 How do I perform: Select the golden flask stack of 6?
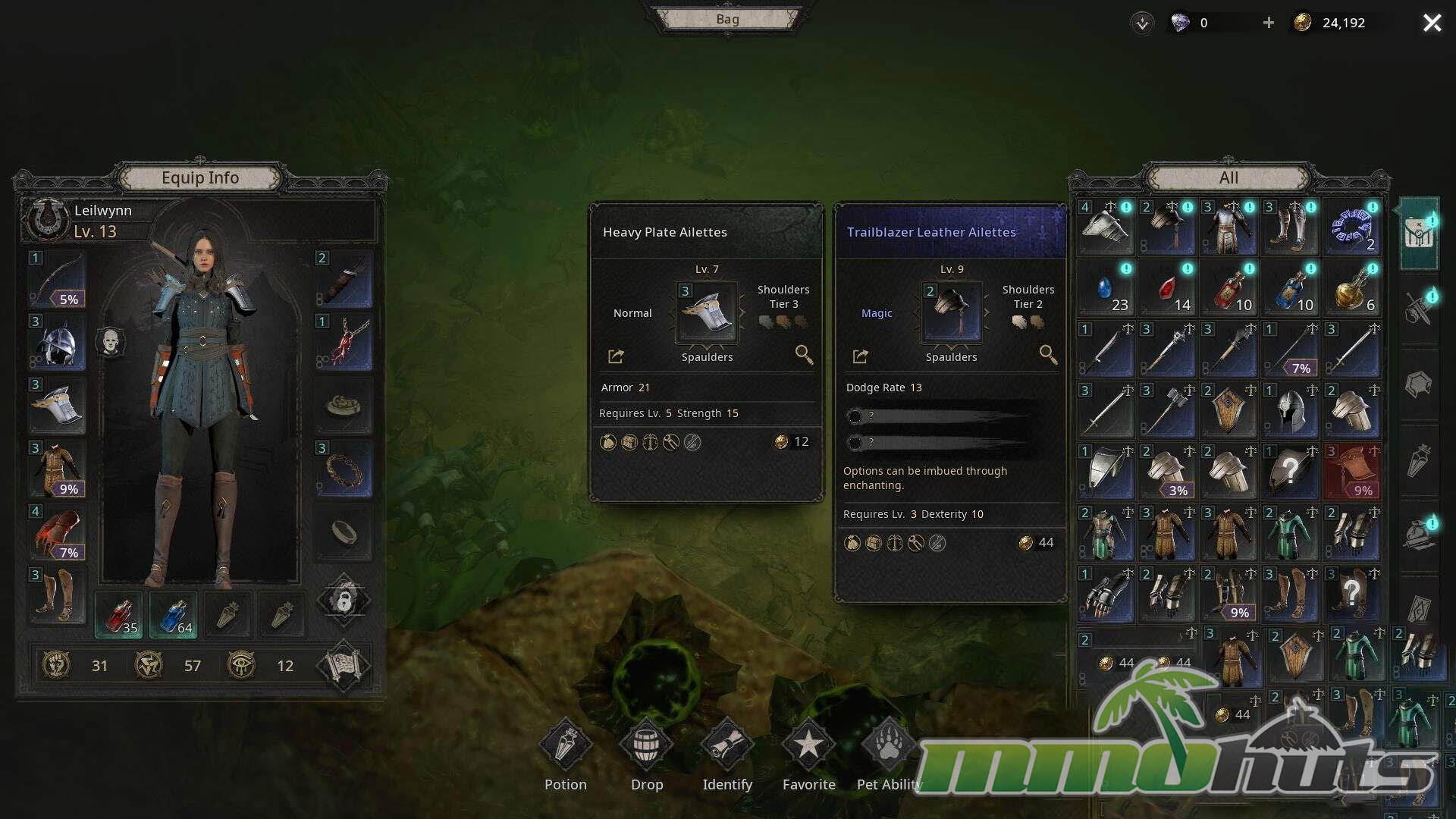(1352, 289)
